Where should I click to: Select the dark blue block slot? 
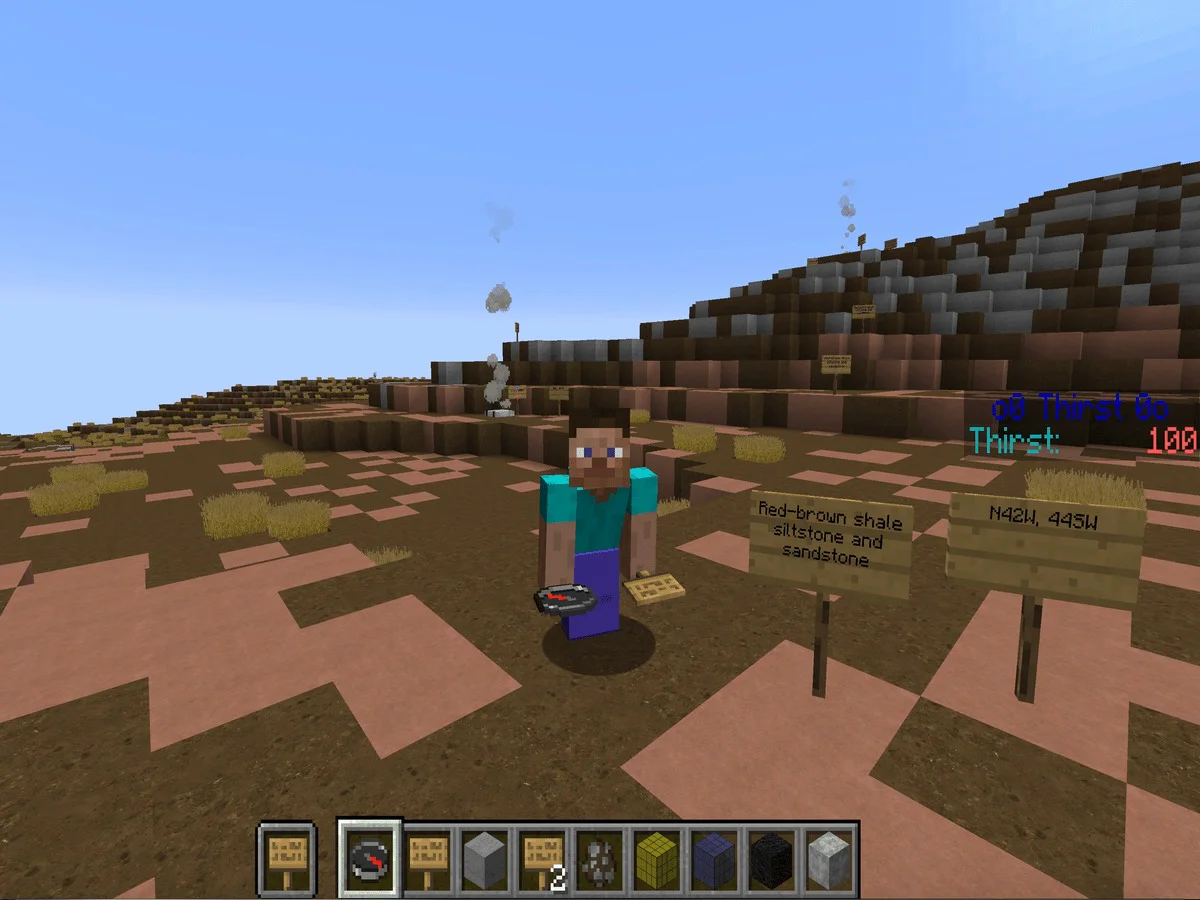(715, 859)
